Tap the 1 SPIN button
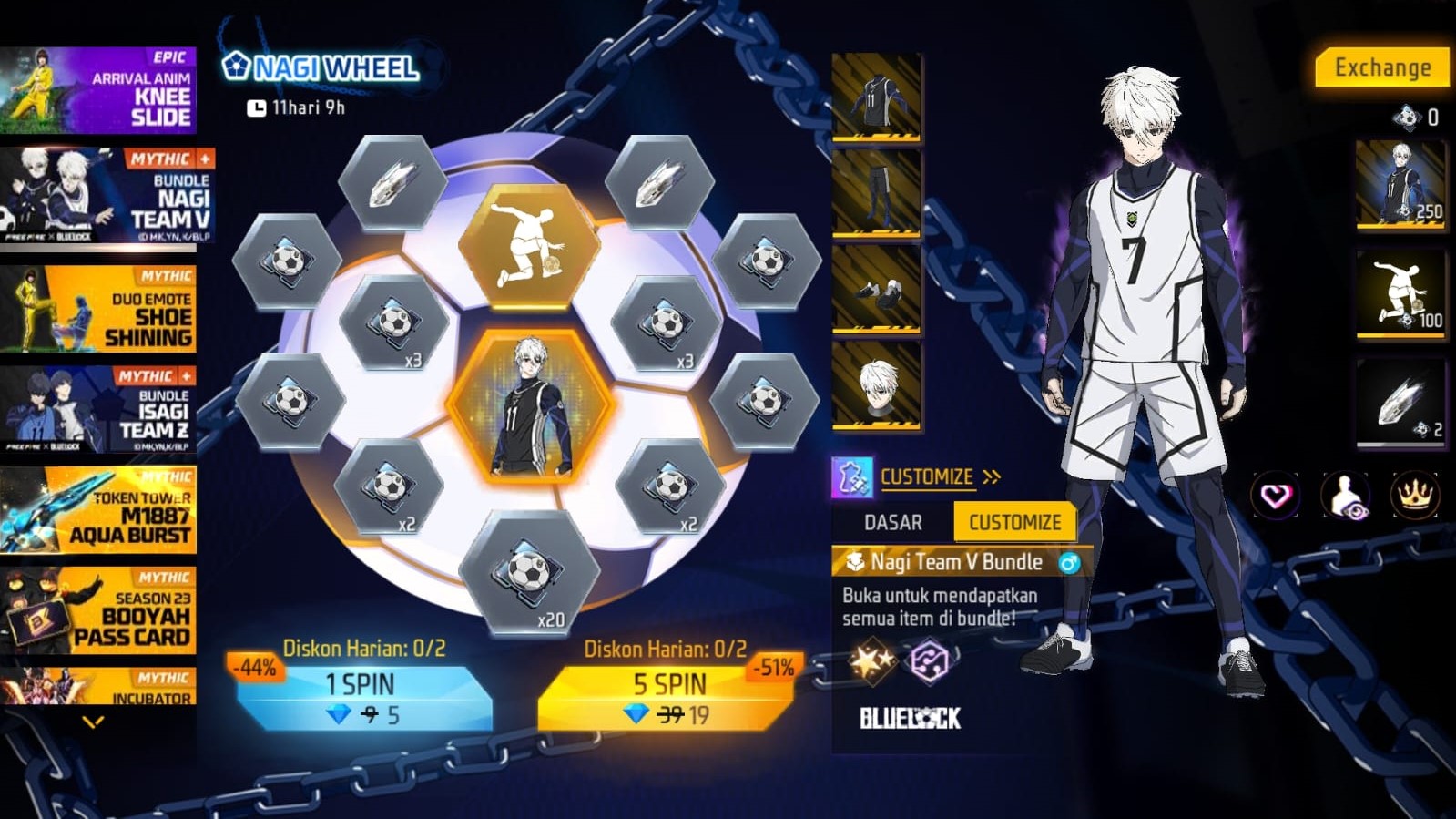The height and width of the screenshot is (819, 1456). [x=362, y=689]
